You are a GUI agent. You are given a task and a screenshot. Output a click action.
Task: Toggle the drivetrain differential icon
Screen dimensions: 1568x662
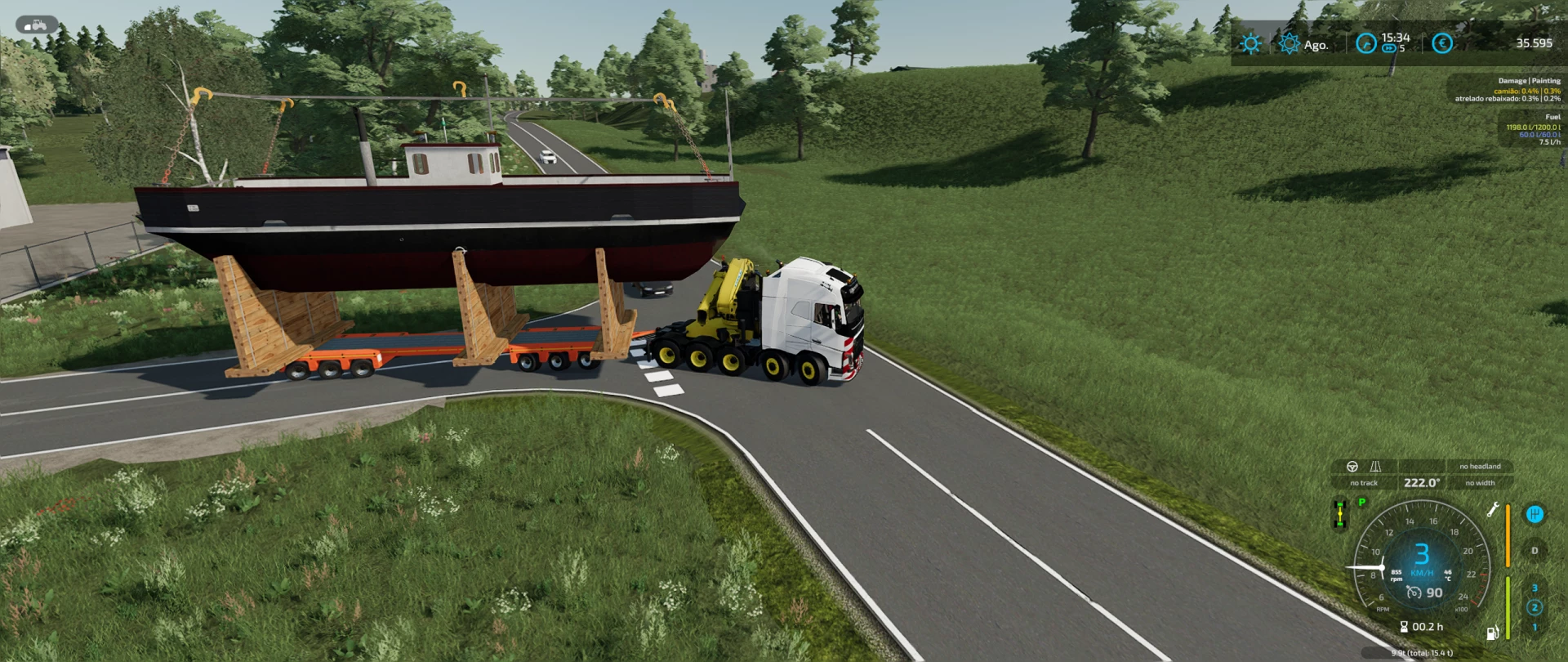pos(1339,514)
